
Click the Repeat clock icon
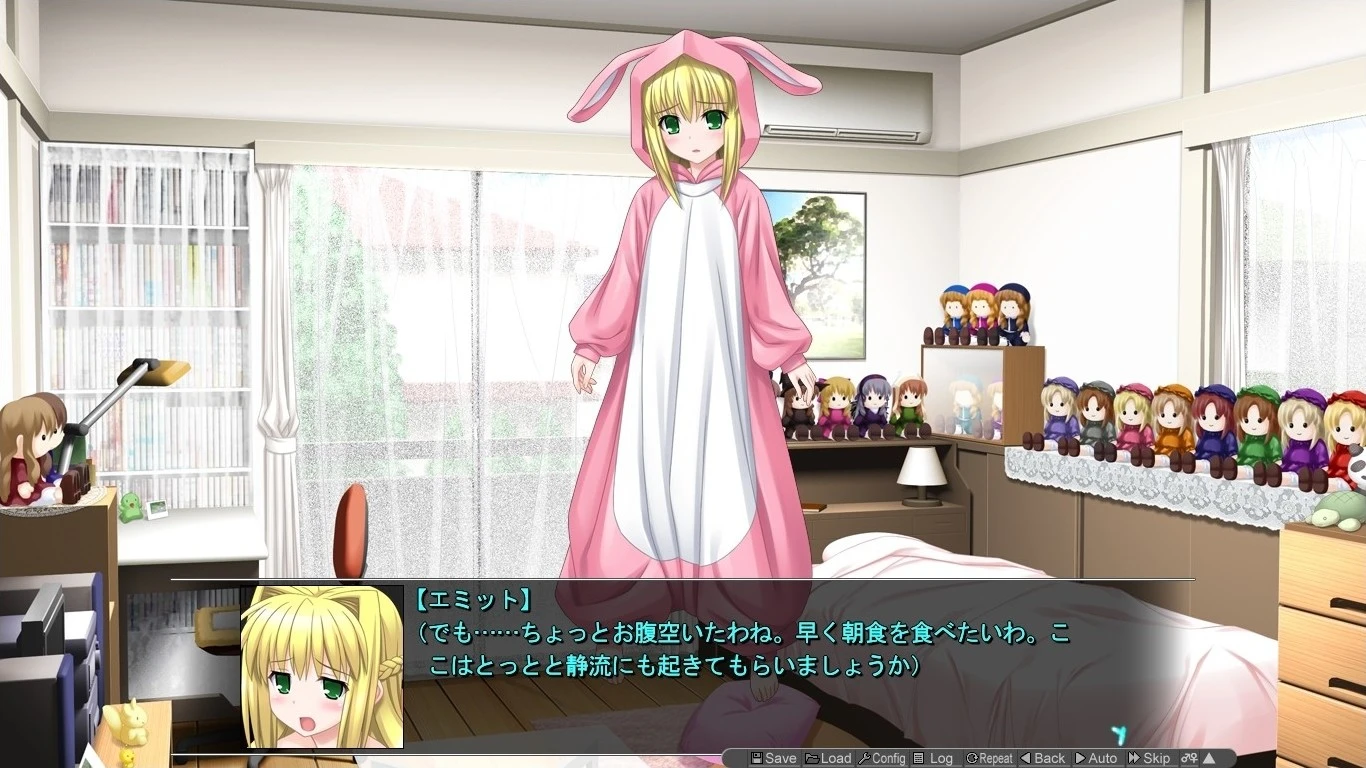pyautogui.click(x=970, y=758)
